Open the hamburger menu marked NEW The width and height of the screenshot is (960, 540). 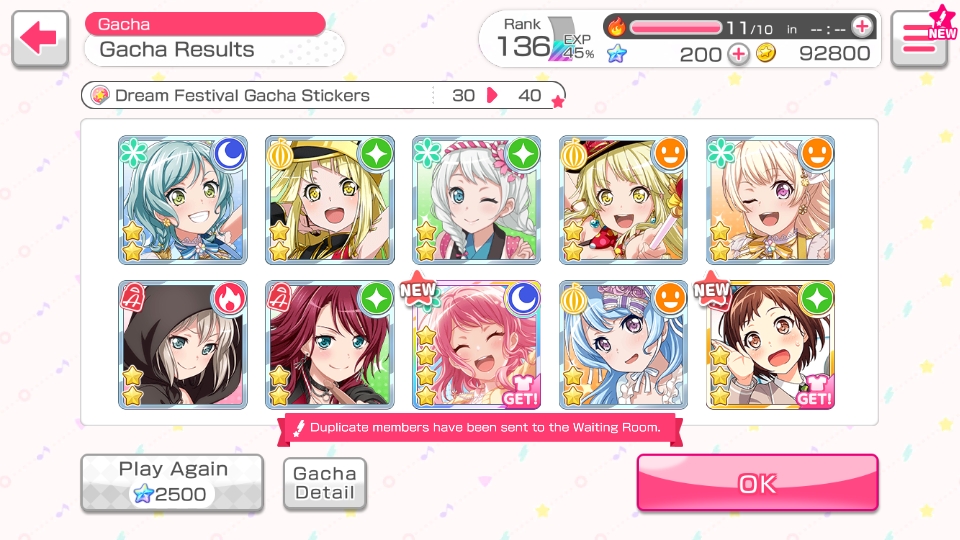[919, 40]
